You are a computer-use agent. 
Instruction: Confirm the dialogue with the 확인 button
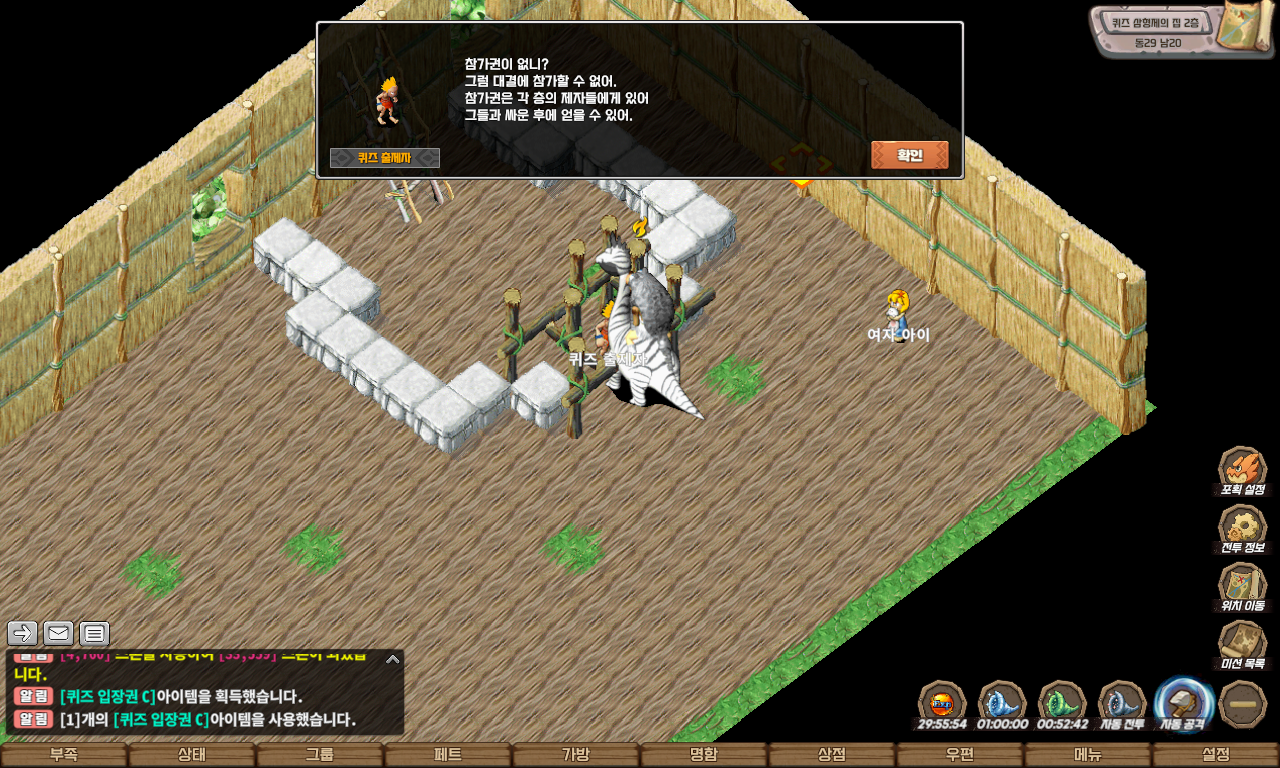(x=909, y=155)
